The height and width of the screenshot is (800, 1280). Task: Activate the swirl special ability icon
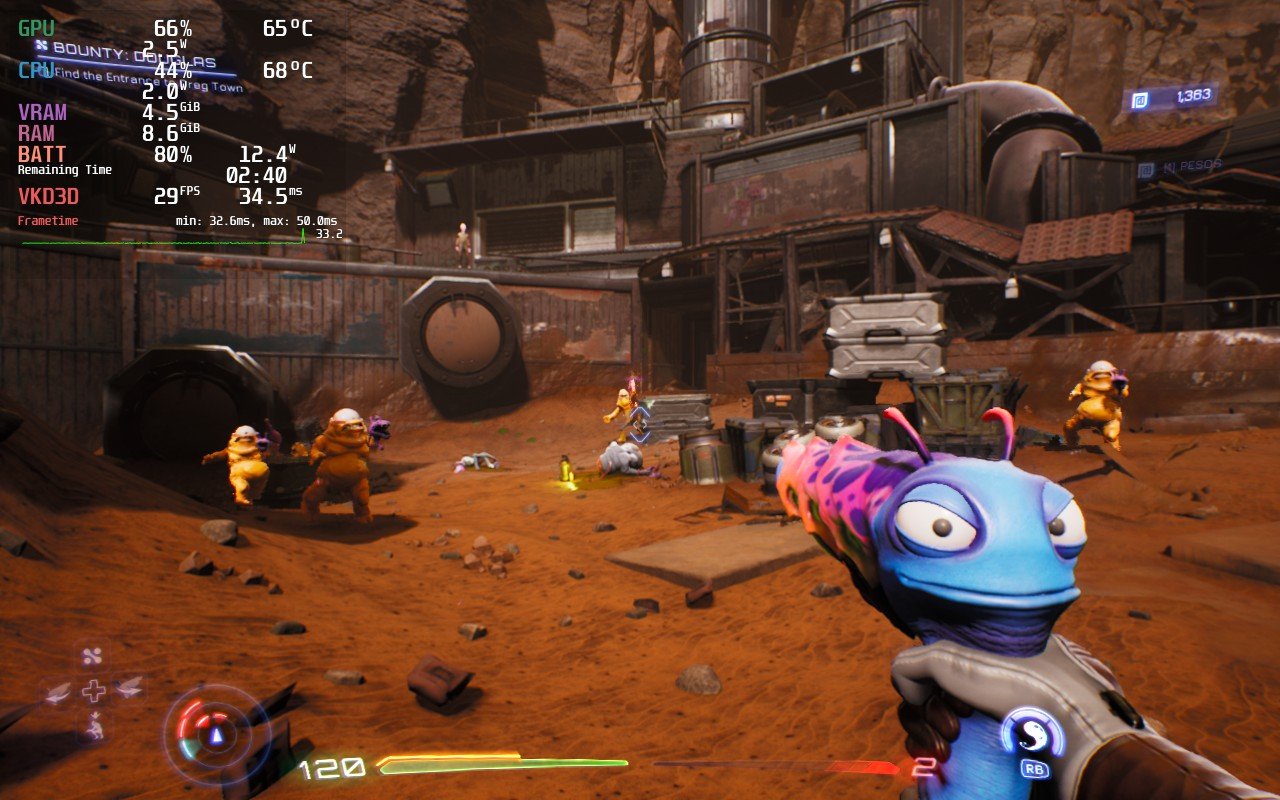[1032, 735]
